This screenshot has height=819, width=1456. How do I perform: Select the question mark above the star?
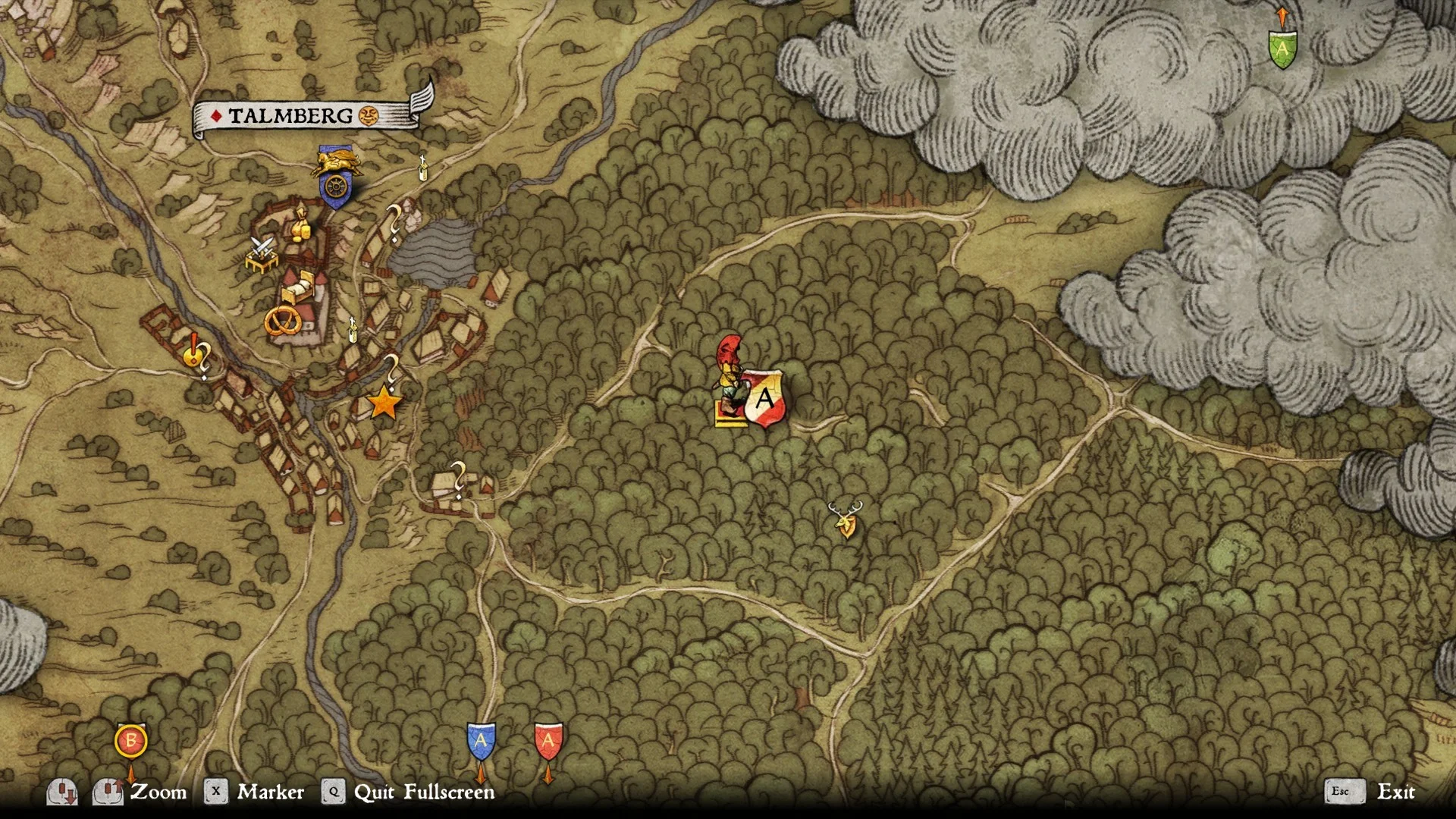coord(392,369)
